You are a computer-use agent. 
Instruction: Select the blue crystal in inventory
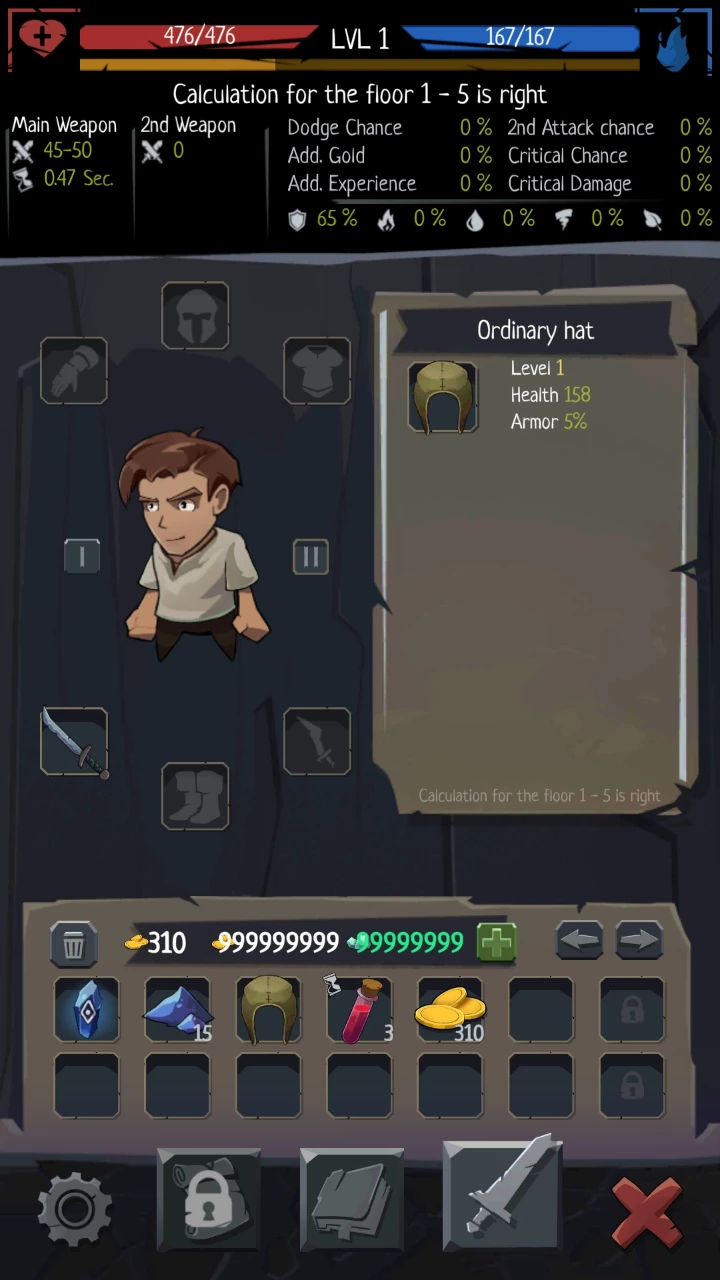coord(86,1010)
